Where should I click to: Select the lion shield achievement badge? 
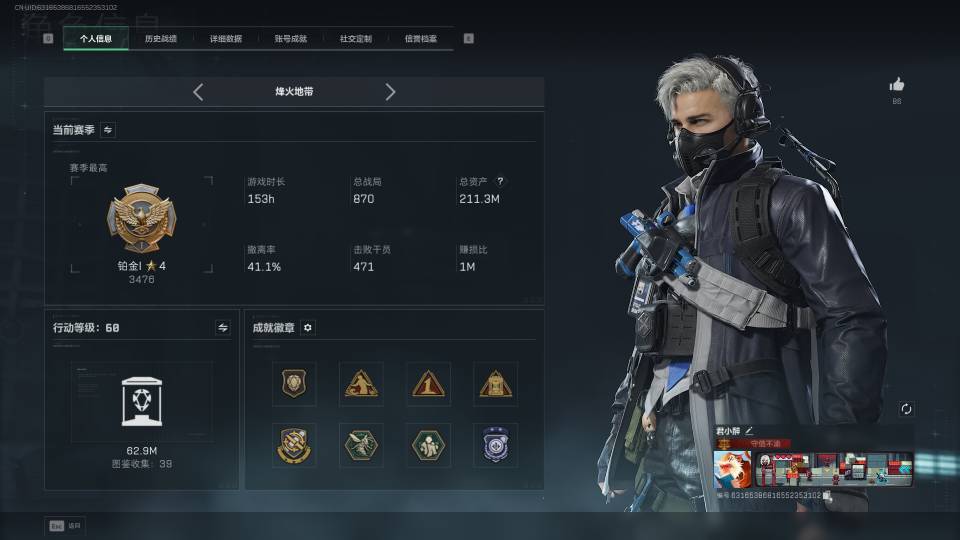tap(294, 384)
